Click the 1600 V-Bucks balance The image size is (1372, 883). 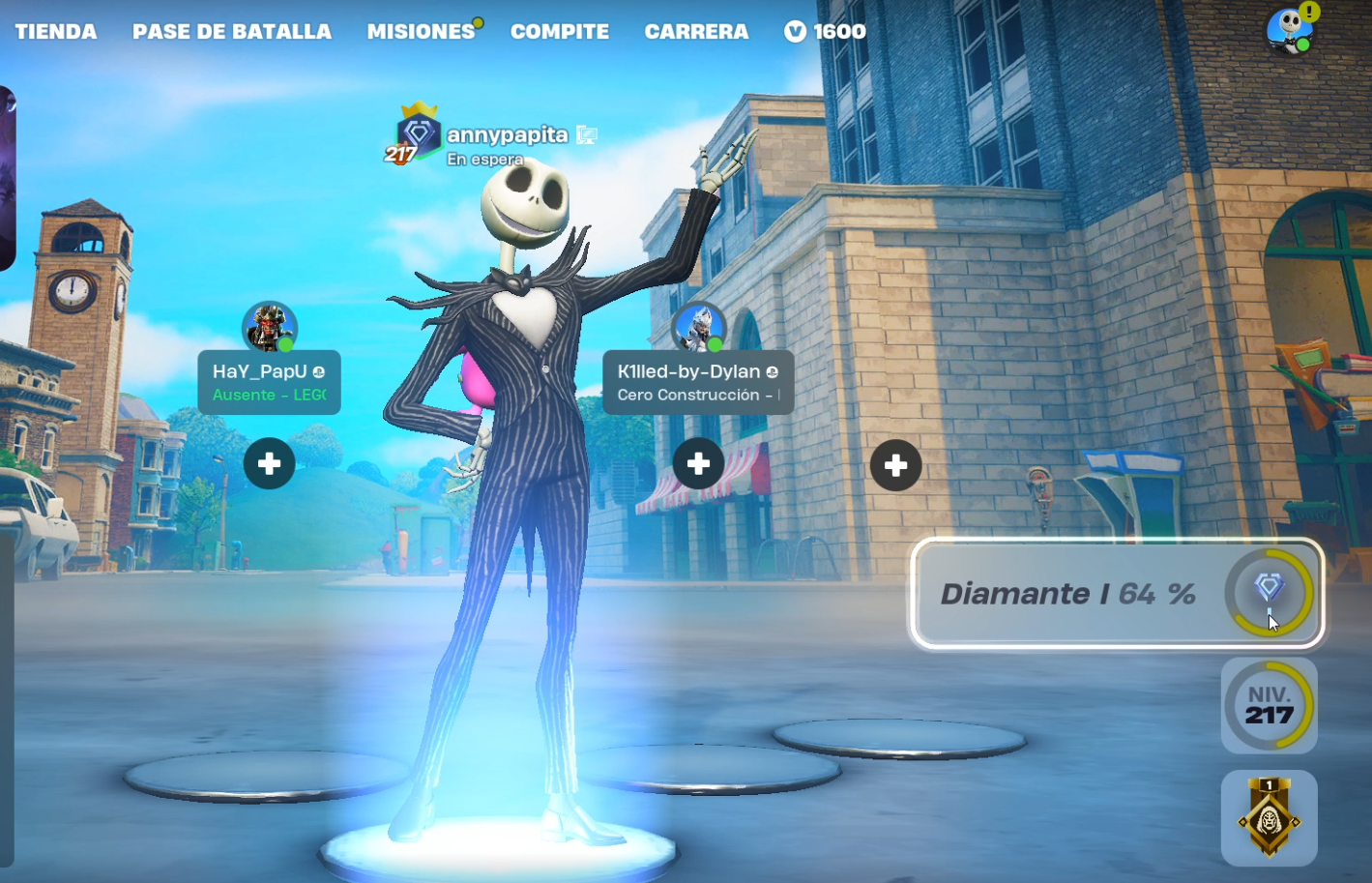point(825,32)
